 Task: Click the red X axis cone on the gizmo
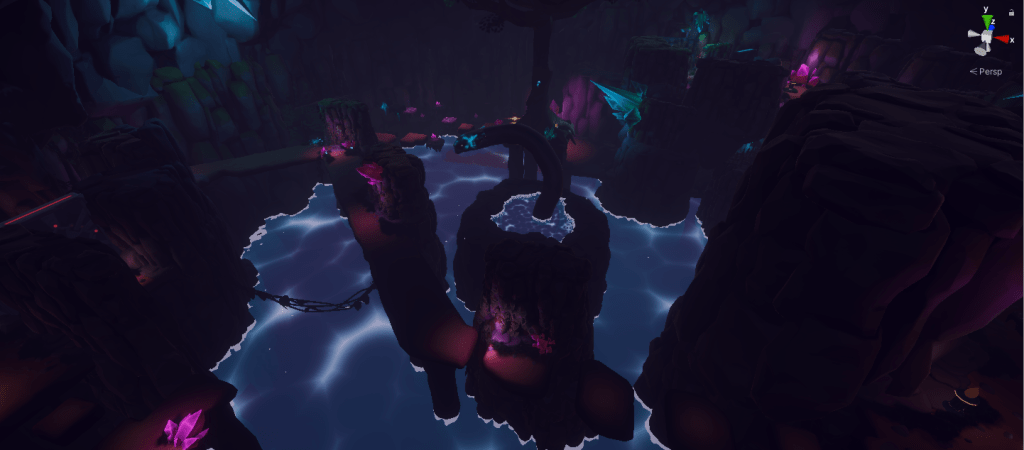pyautogui.click(x=1002, y=39)
